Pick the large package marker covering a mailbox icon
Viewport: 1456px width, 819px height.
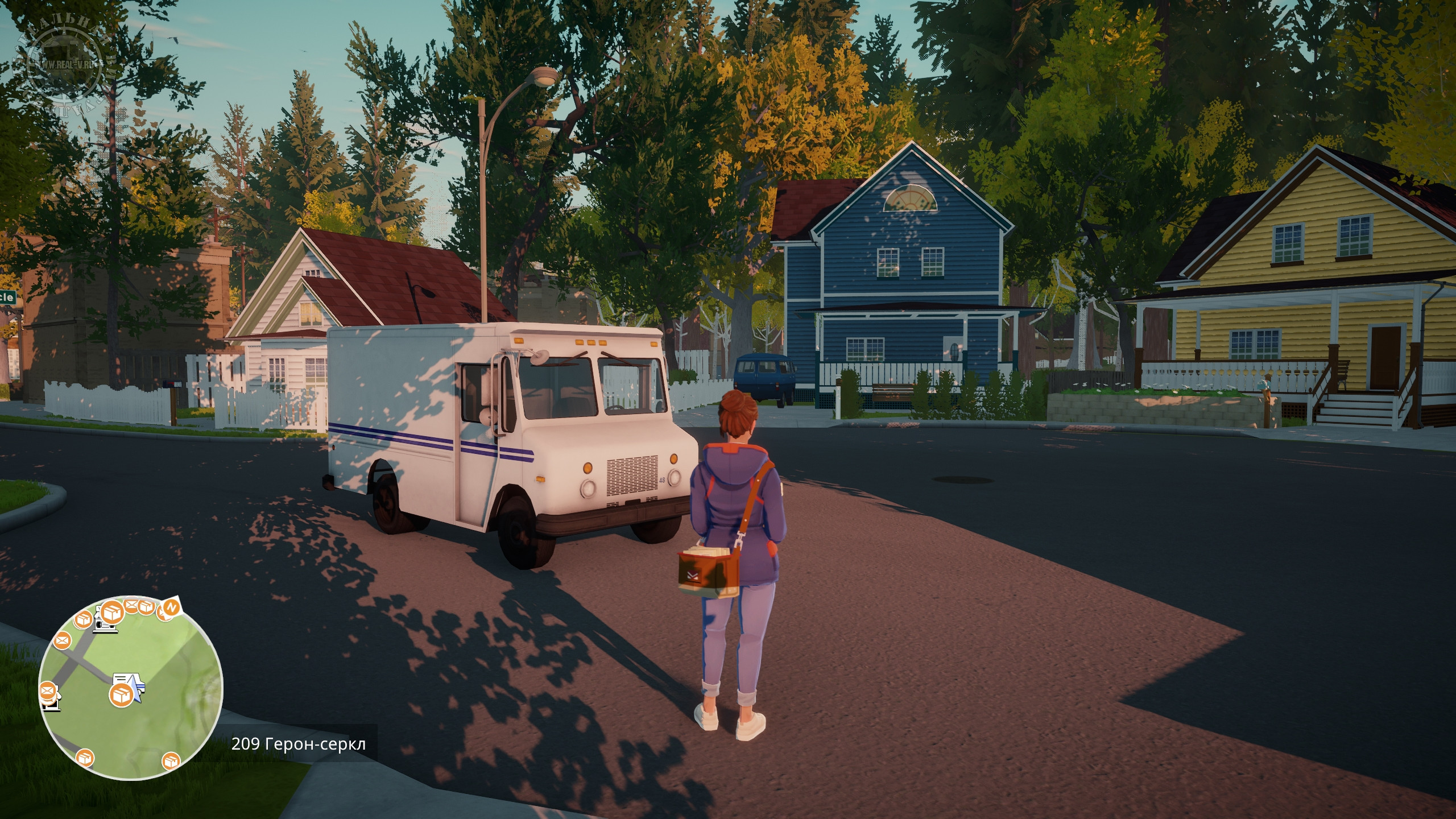[111, 613]
